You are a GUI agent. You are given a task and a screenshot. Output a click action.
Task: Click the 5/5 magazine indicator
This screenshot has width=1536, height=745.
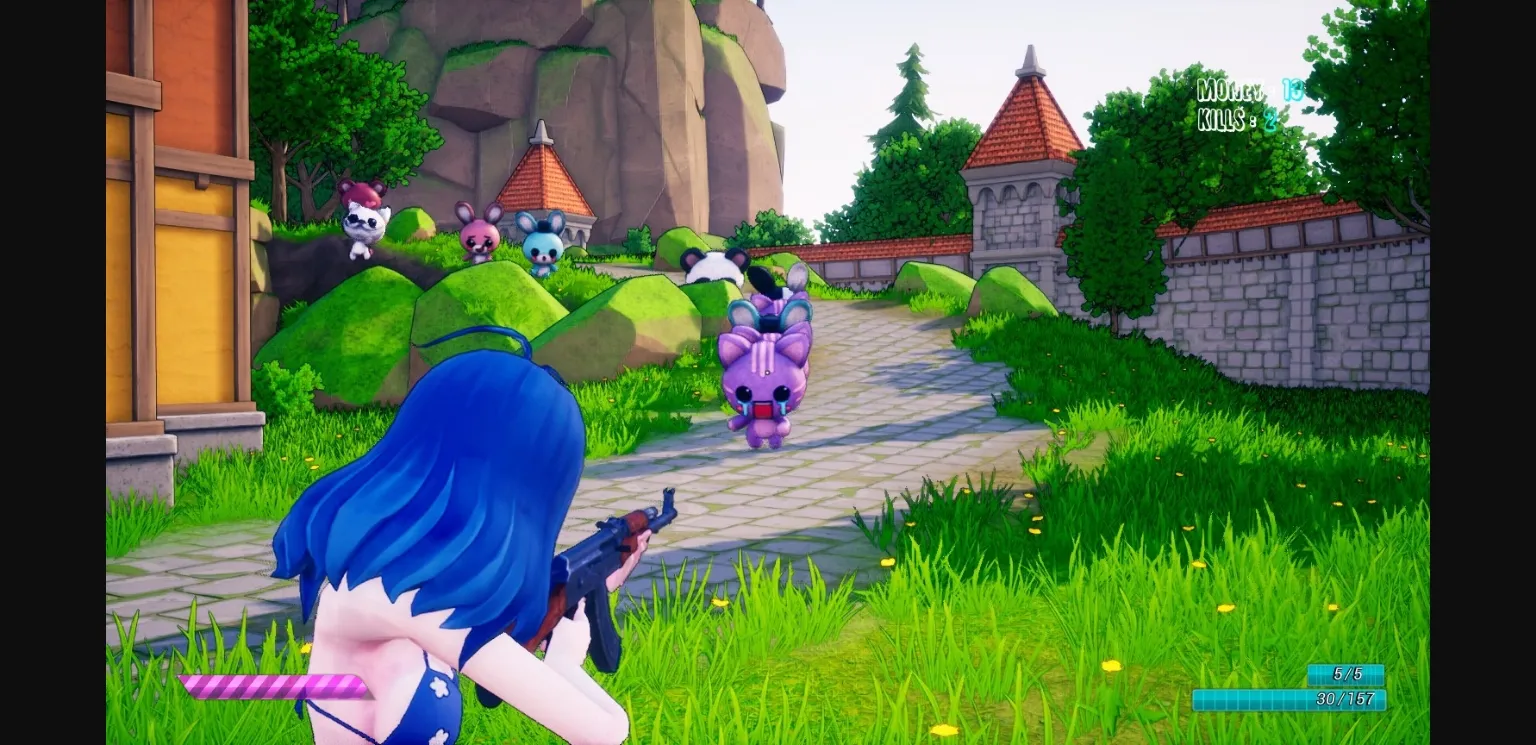coord(1346,675)
